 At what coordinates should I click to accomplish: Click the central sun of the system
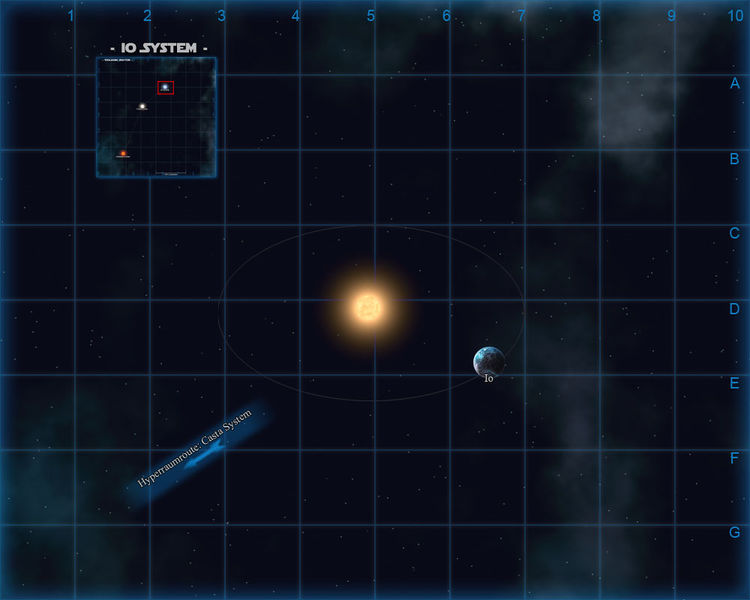click(367, 307)
